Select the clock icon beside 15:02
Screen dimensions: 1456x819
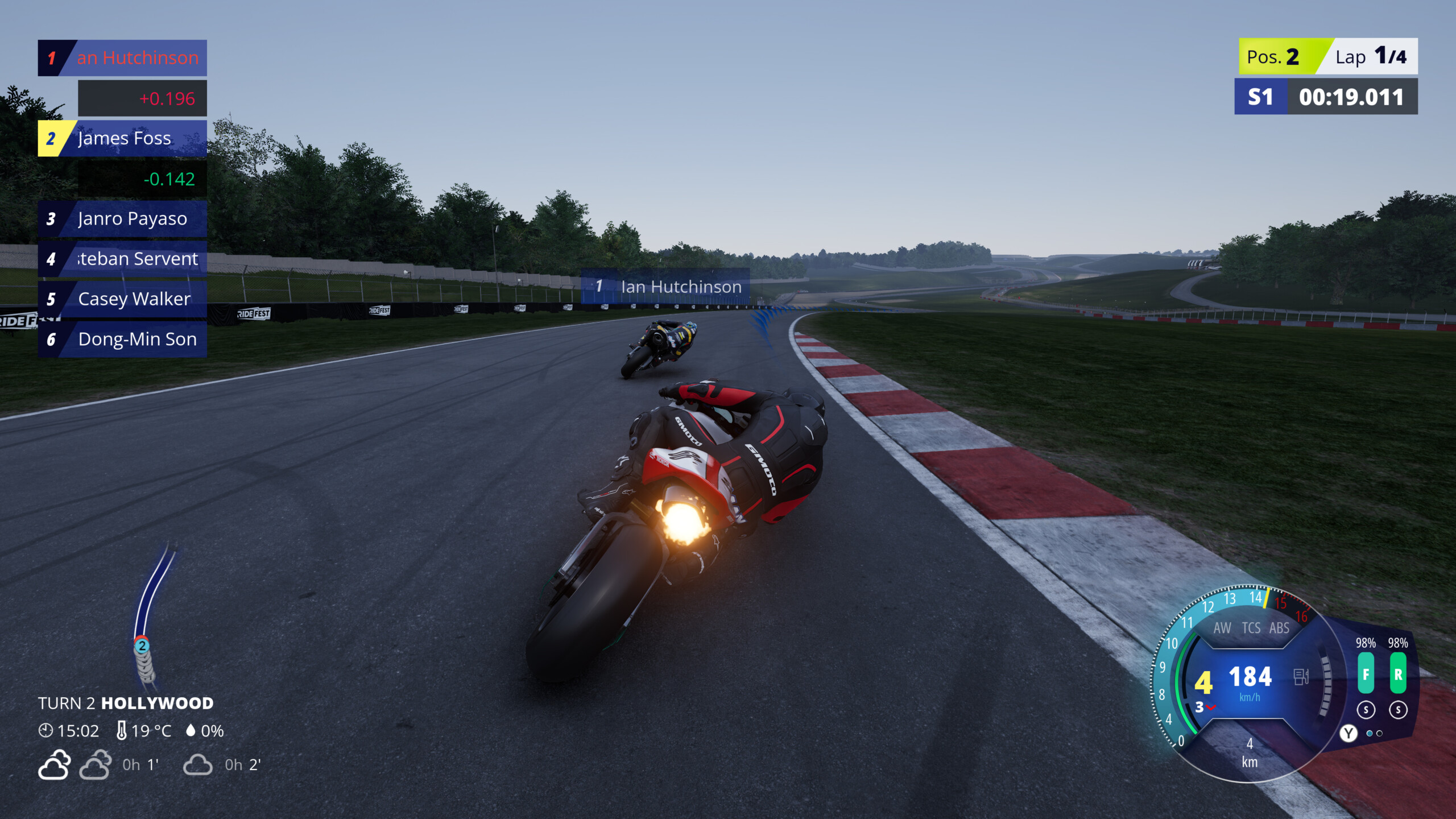(x=45, y=730)
